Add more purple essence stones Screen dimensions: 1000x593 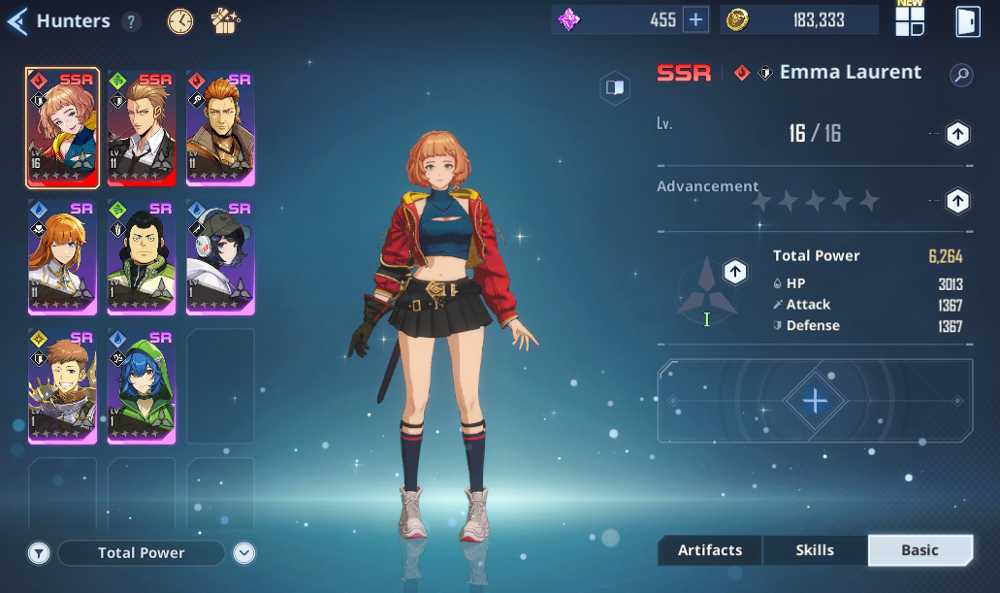(696, 19)
